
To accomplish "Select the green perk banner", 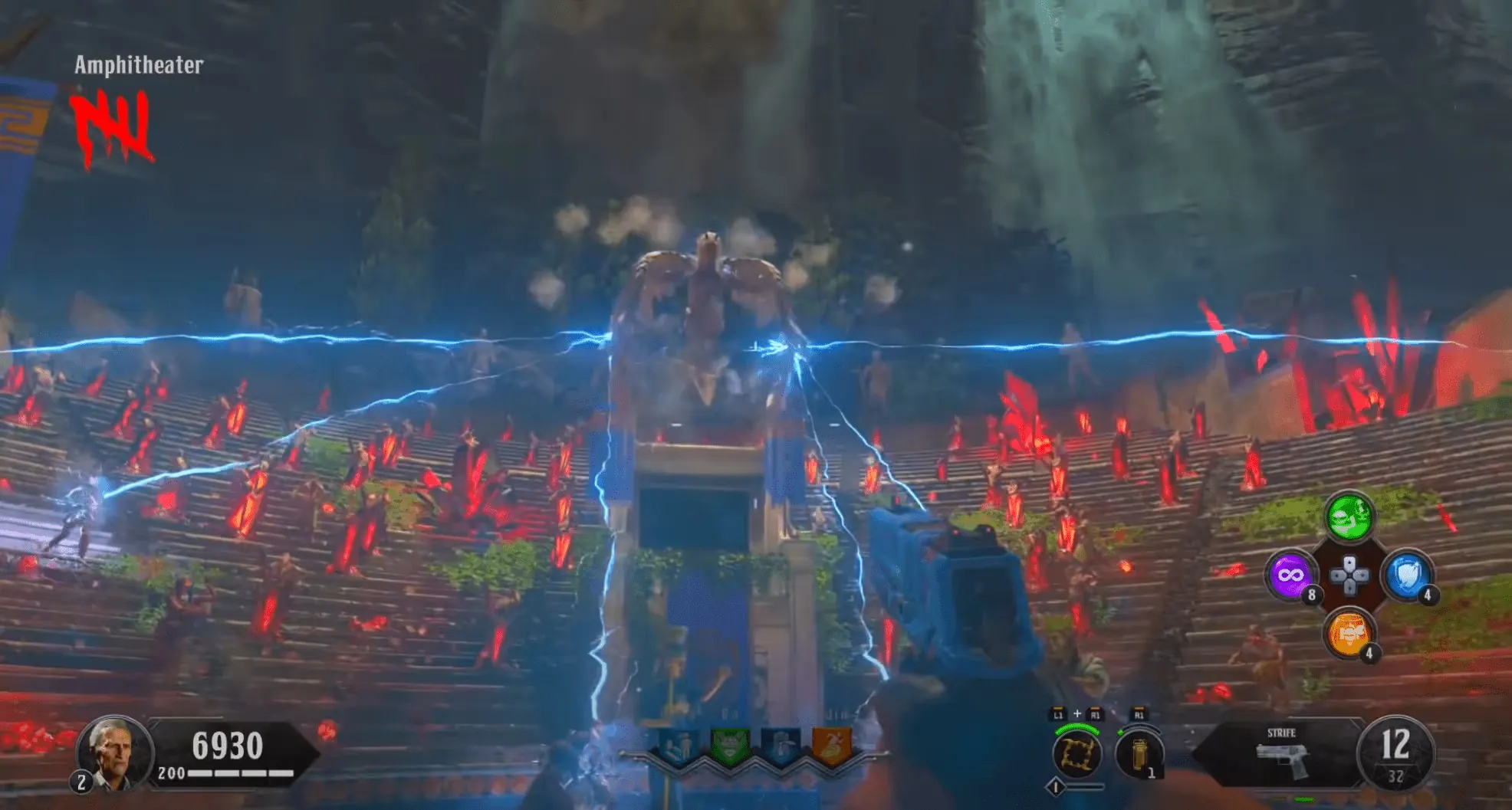I will coord(728,746).
